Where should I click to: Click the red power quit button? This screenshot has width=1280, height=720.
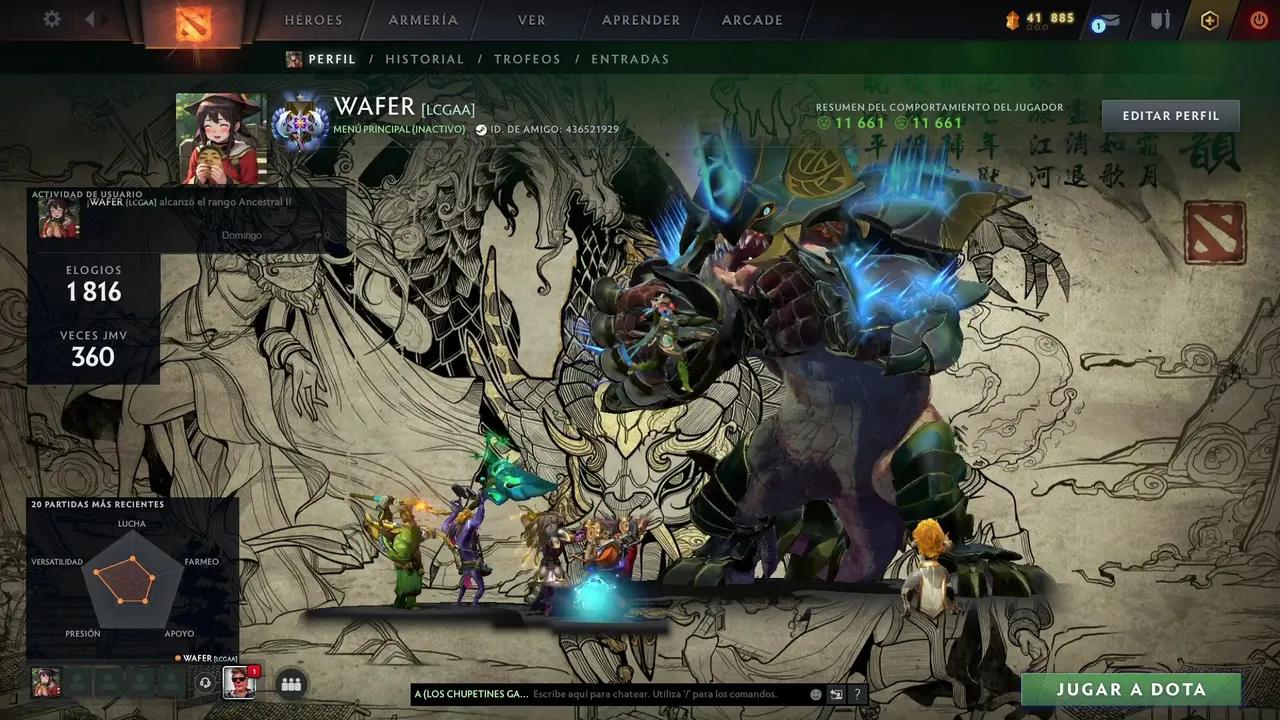[1259, 20]
